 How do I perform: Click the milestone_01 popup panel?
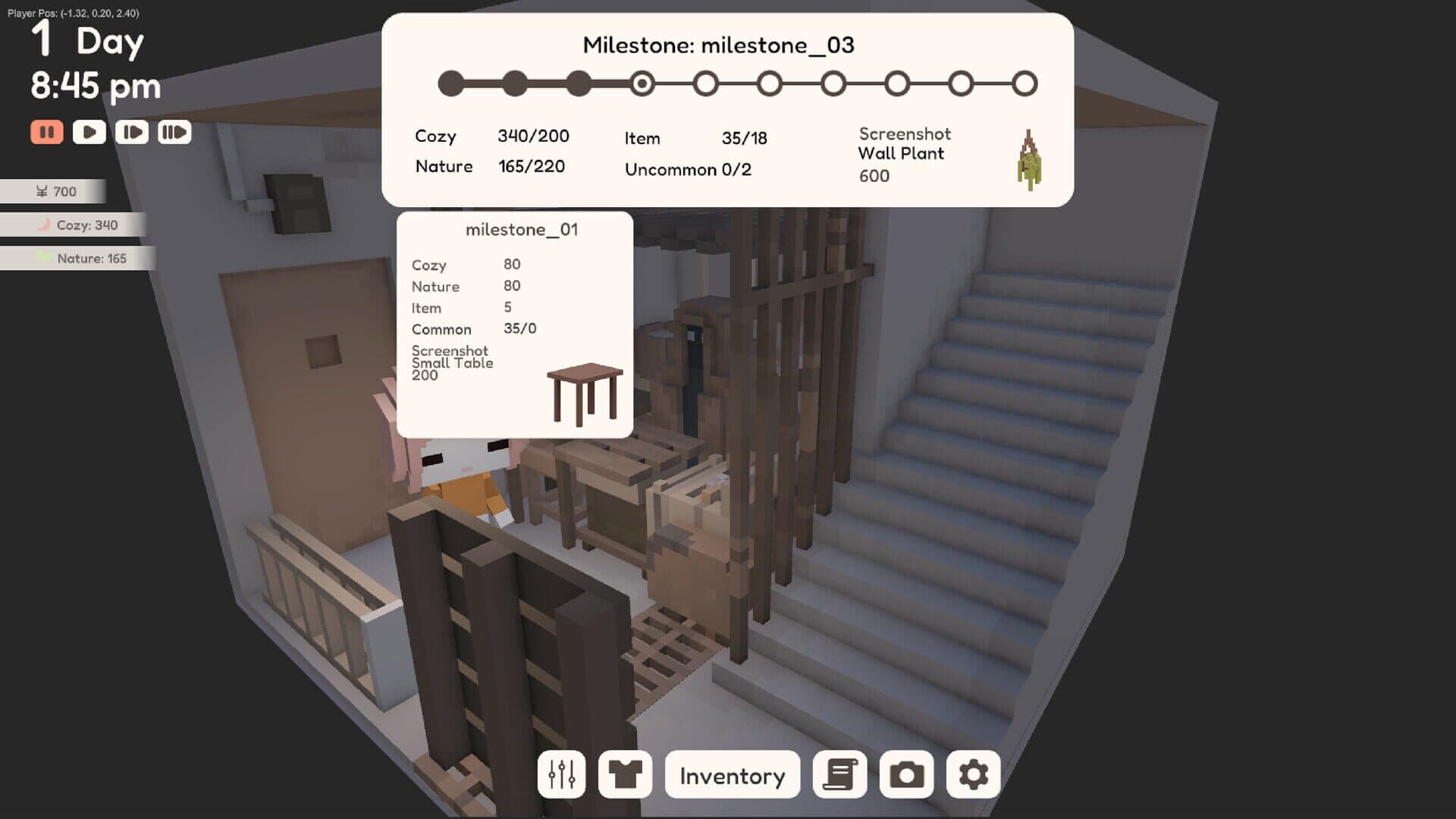(516, 326)
